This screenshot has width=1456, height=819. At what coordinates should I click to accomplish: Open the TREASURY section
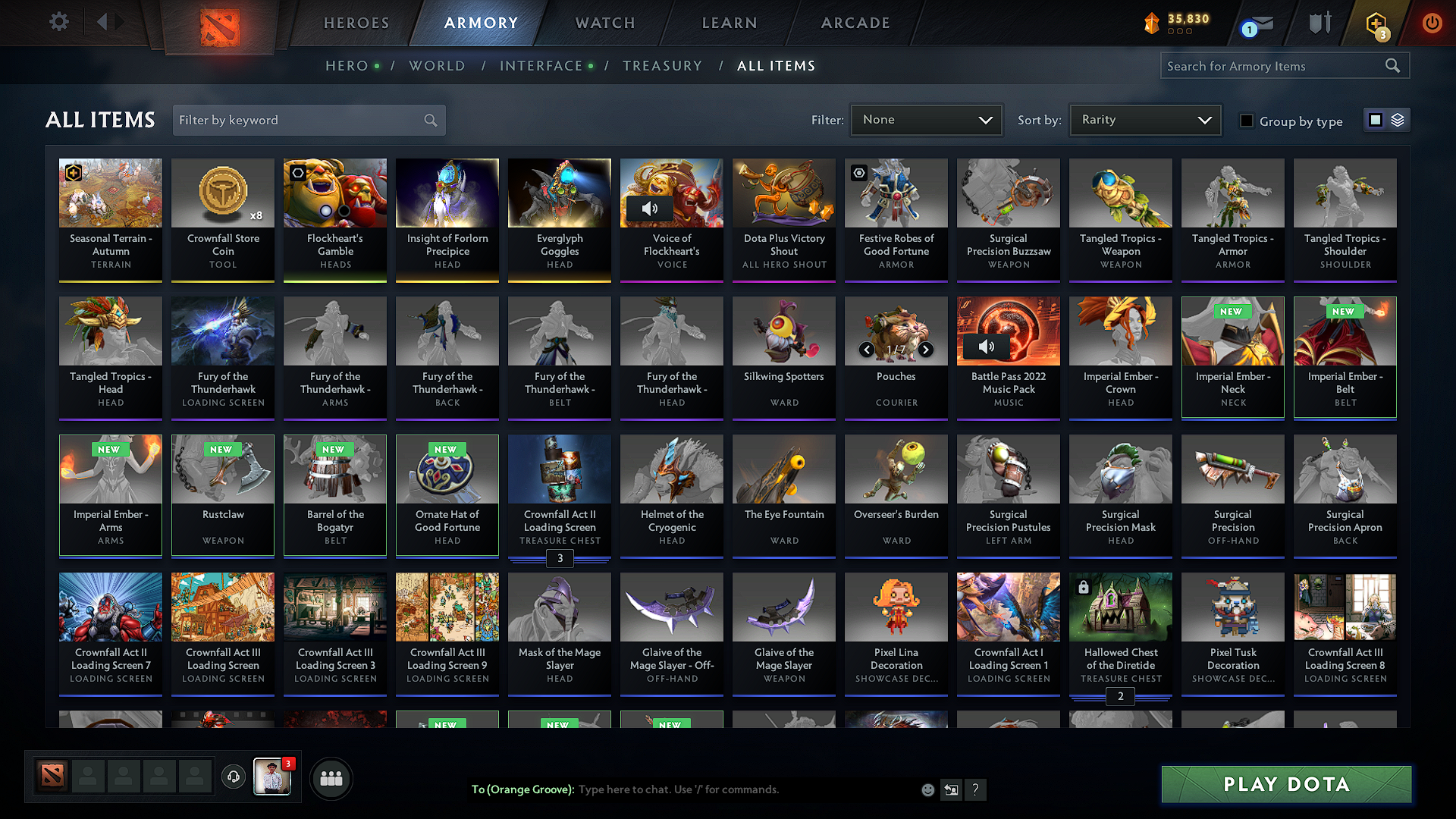pos(662,66)
